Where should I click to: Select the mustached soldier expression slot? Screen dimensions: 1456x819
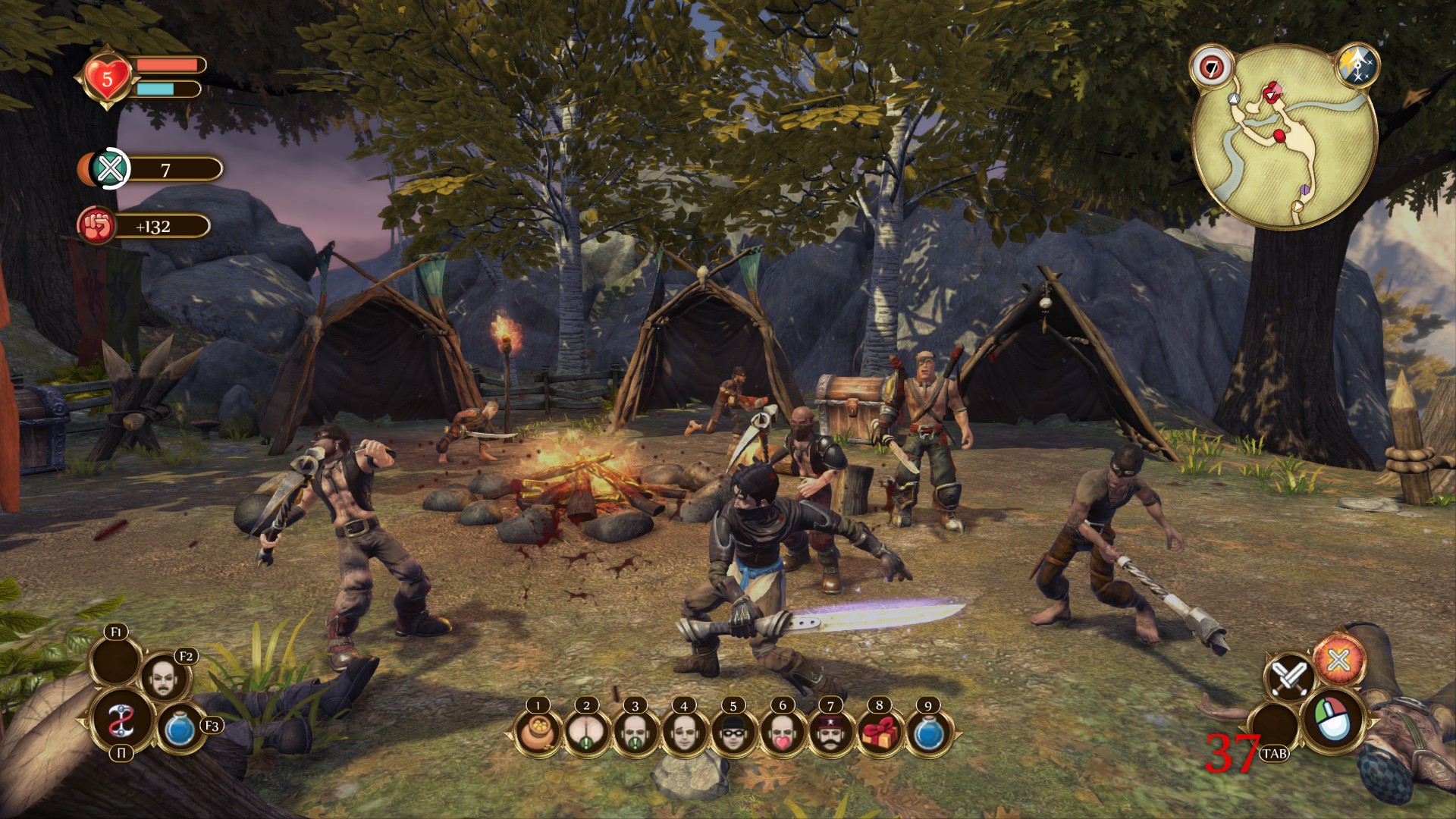830,733
